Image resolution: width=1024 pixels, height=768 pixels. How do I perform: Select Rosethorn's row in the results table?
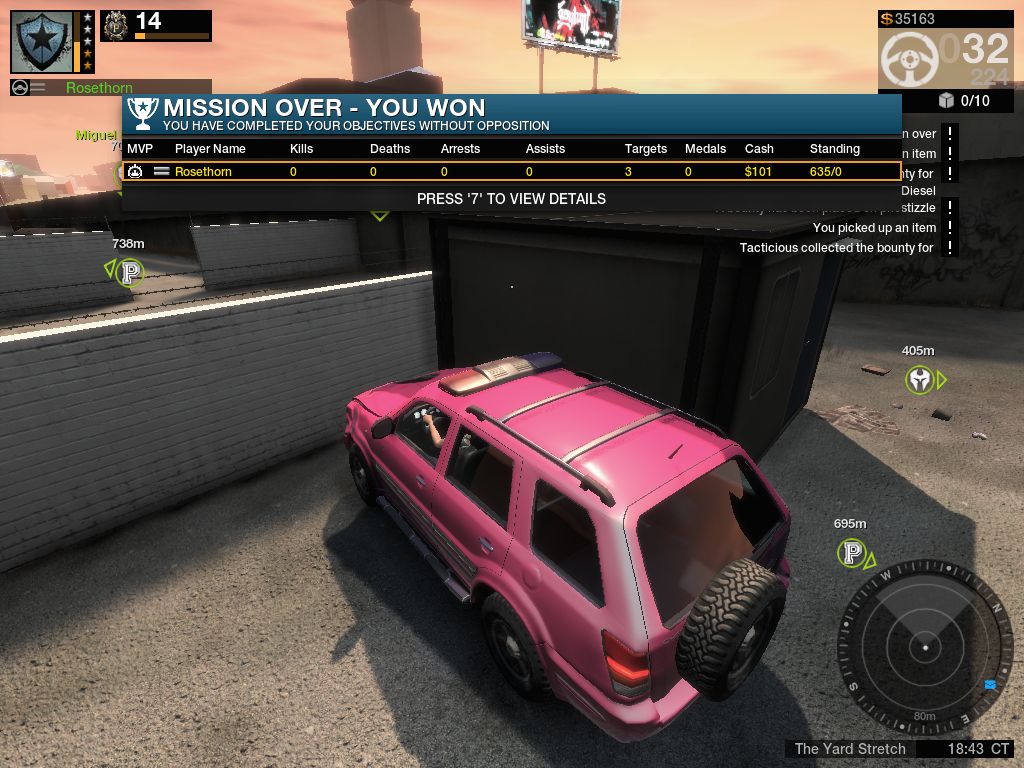[x=511, y=172]
